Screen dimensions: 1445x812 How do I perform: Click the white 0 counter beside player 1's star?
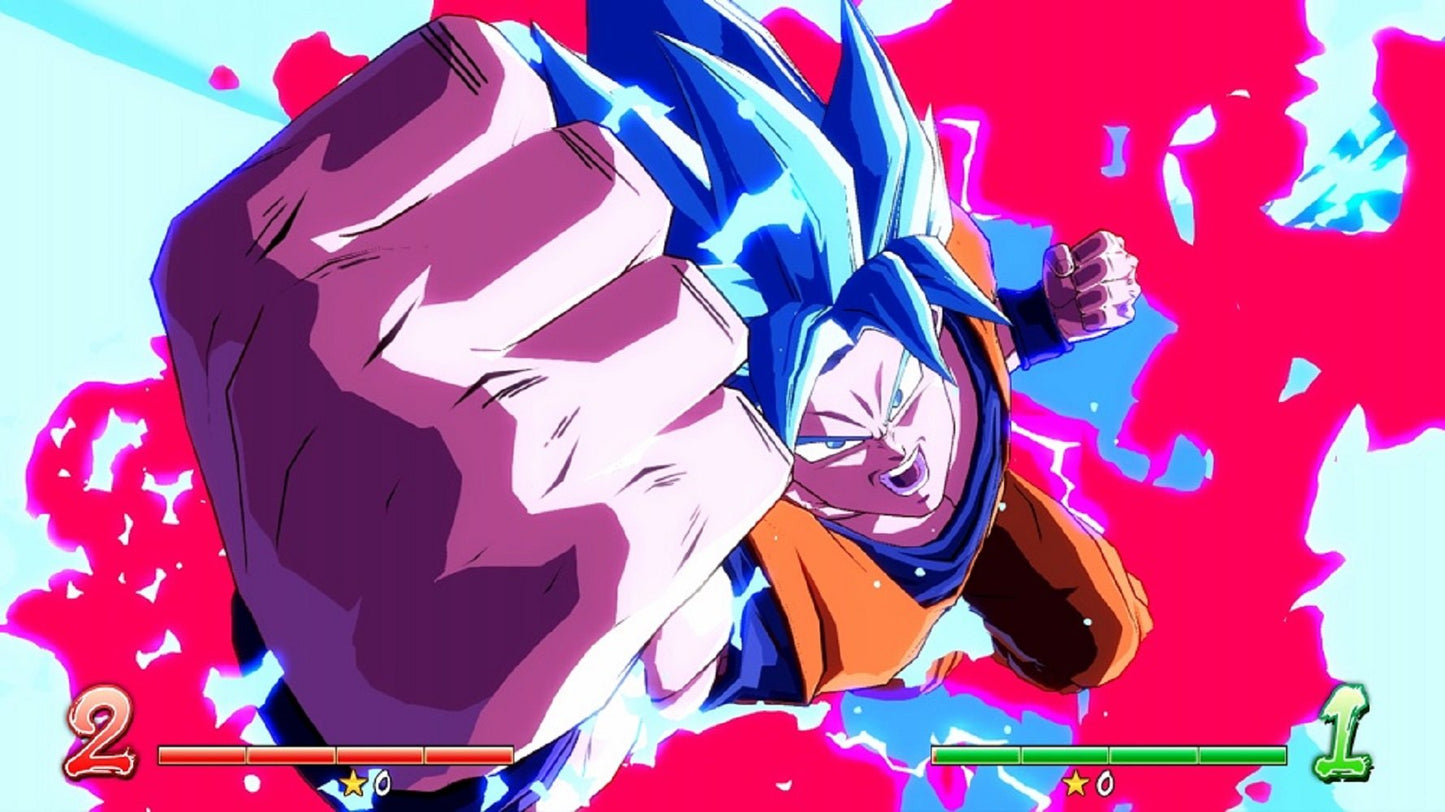[1104, 780]
